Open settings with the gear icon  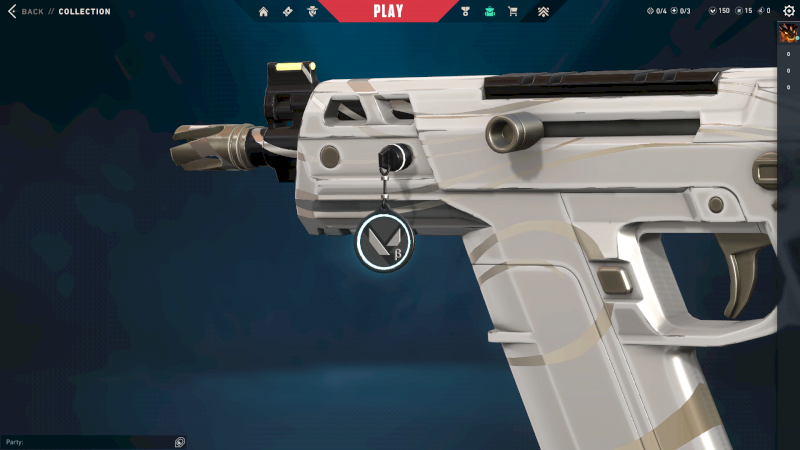[788, 11]
